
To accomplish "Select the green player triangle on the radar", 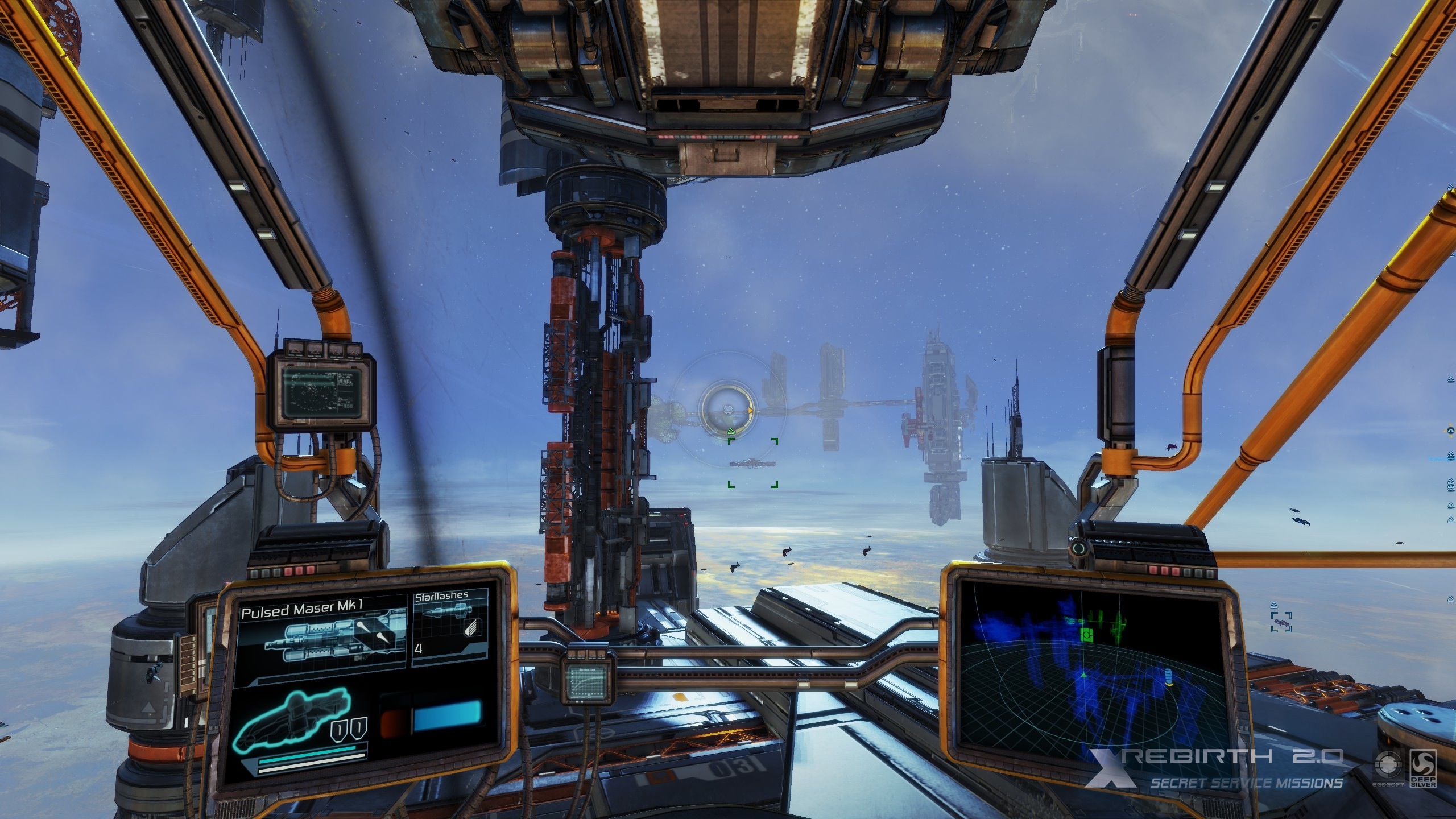I will (x=1084, y=676).
